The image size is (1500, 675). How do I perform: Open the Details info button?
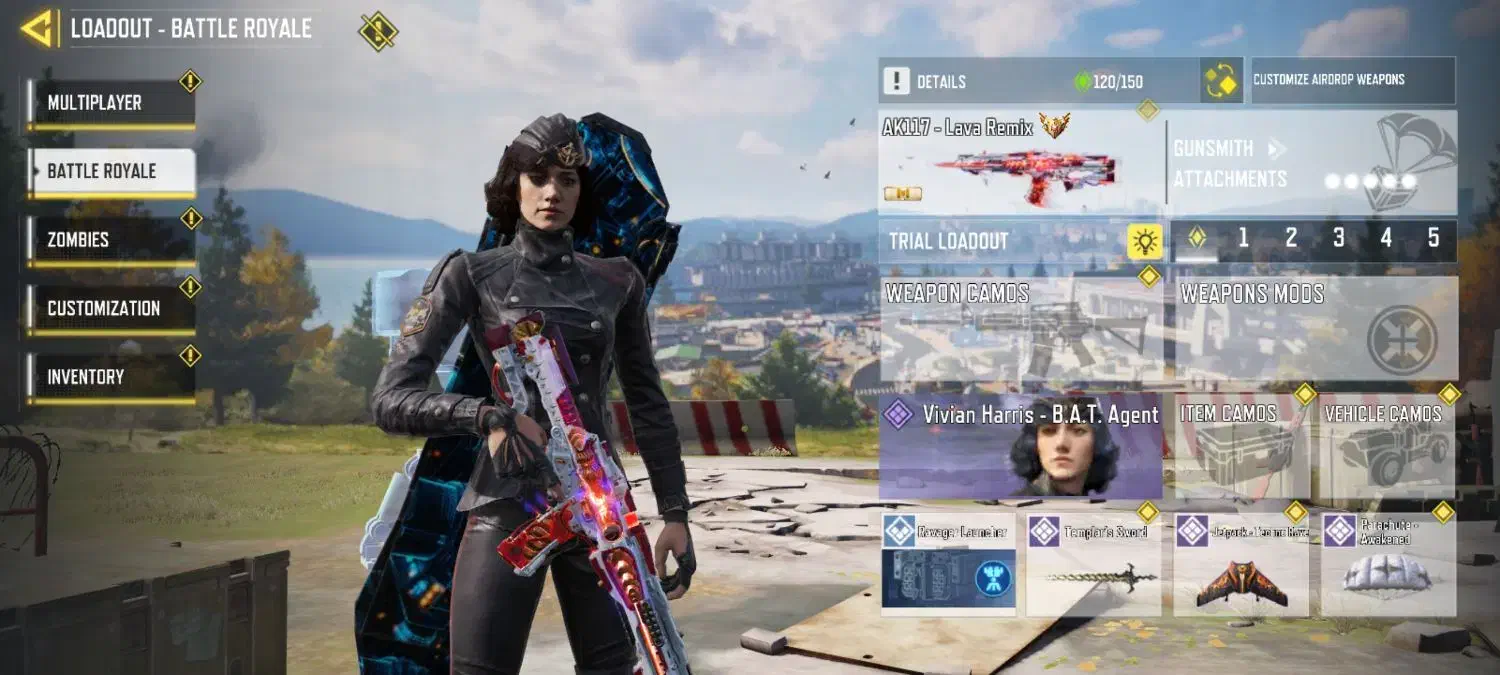click(x=897, y=81)
